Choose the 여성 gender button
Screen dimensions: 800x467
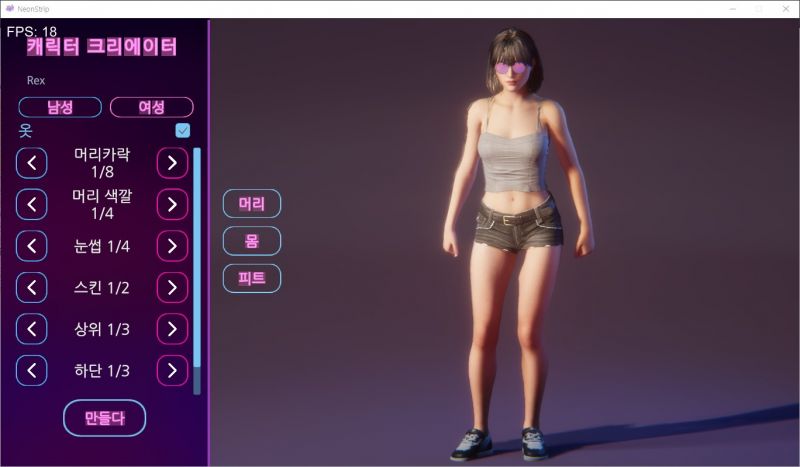[x=151, y=108]
